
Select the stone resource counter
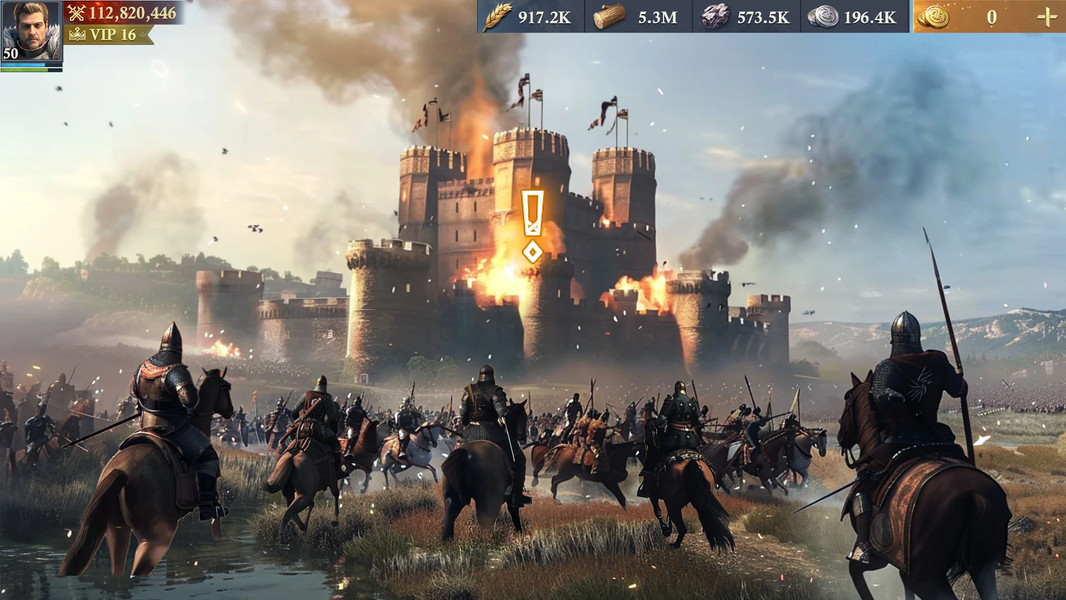tap(746, 16)
